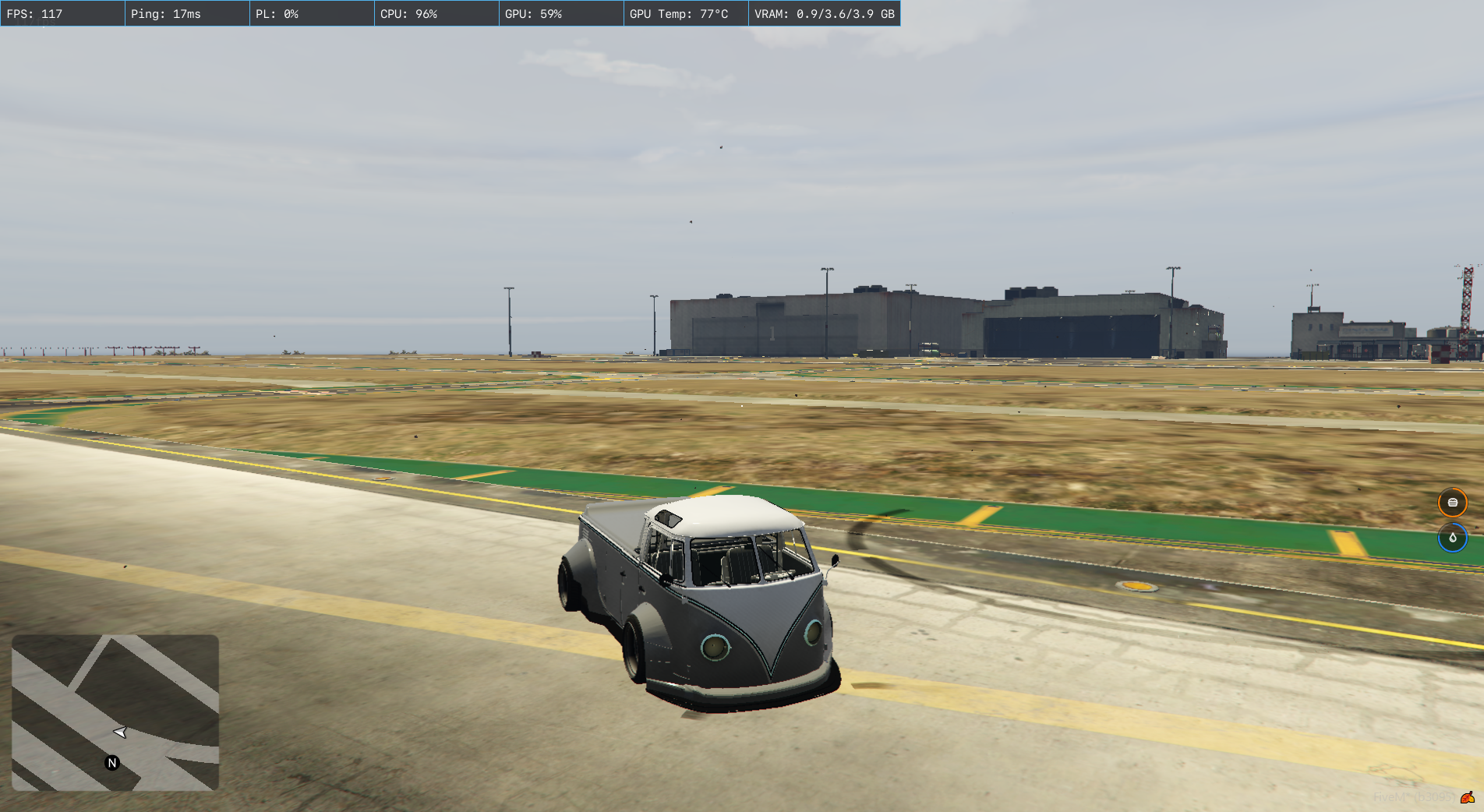Click the burger hunger status icon
Viewport: 1484px width, 812px height.
[1452, 503]
